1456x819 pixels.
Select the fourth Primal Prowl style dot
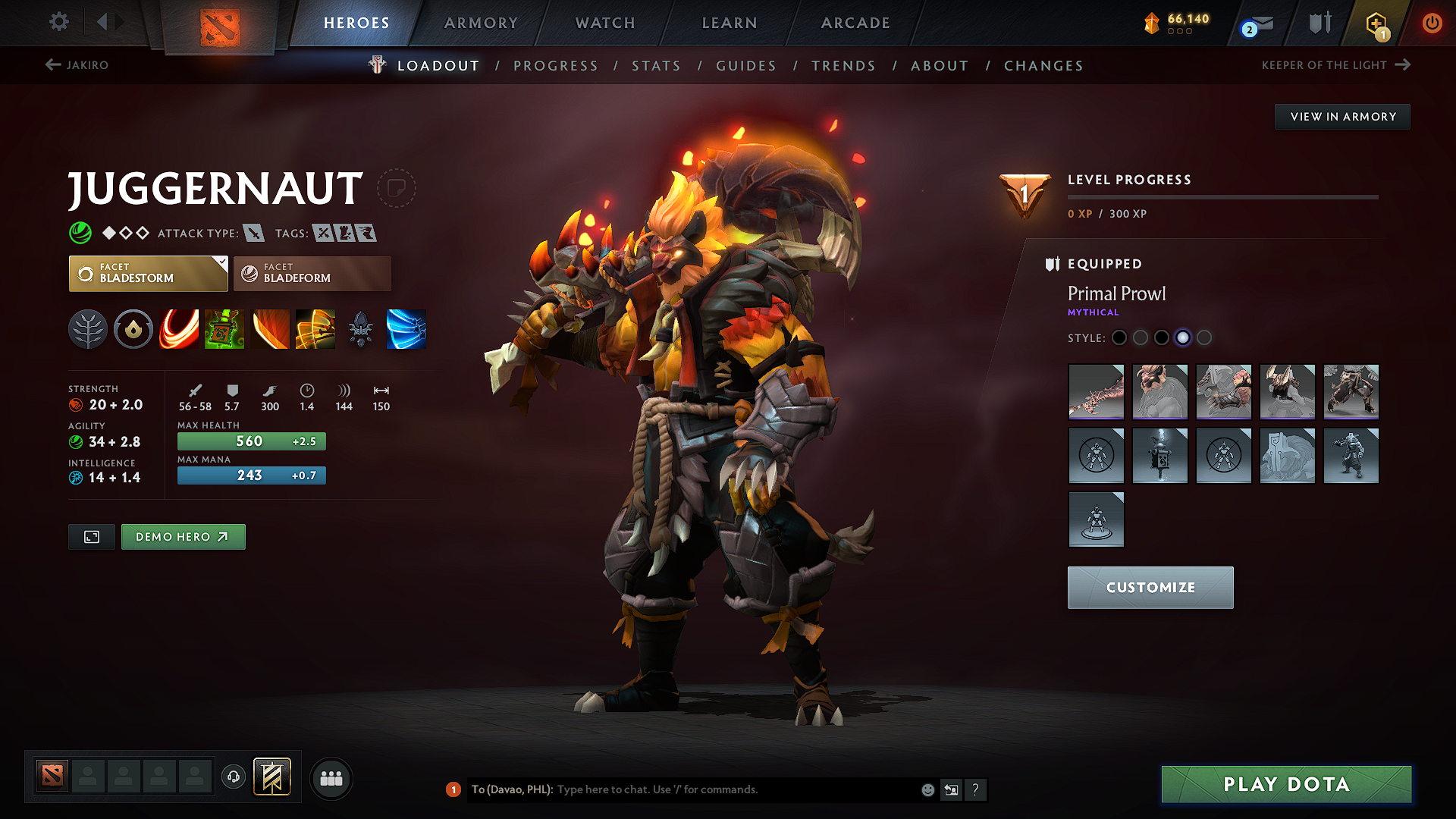(x=1183, y=338)
